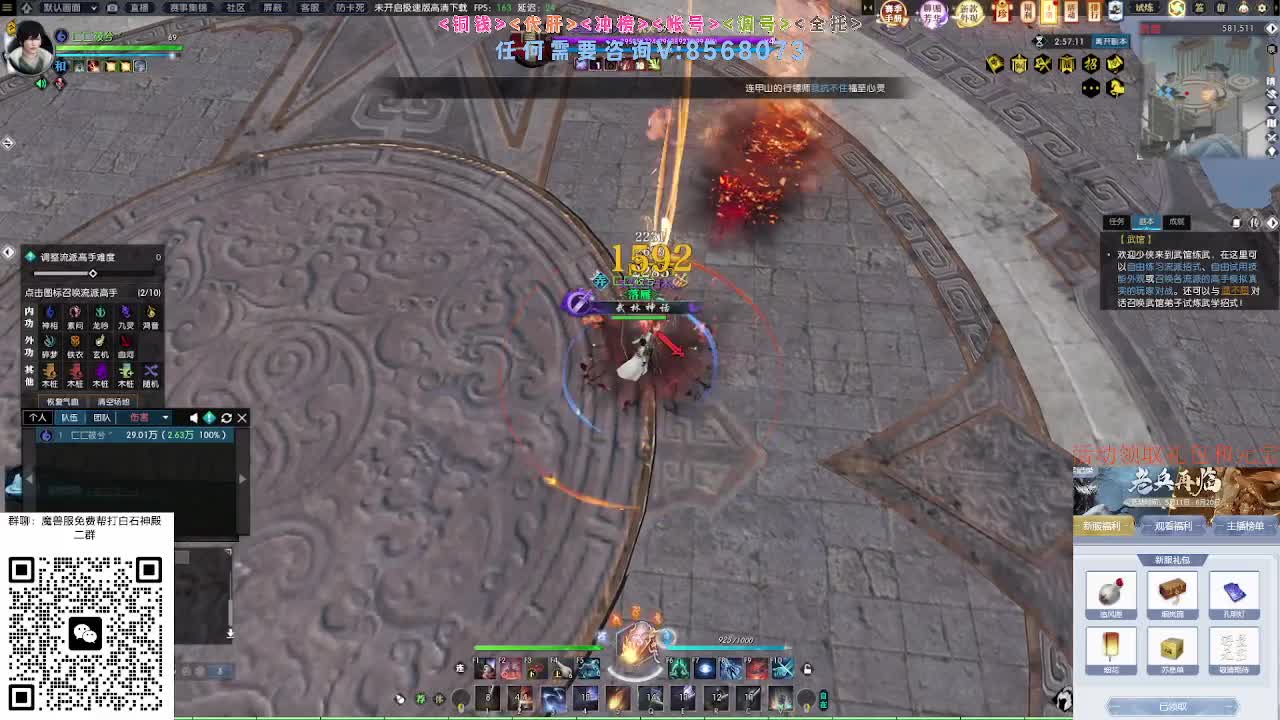Click the Q skill icon on hotbar

pyautogui.click(x=651, y=697)
